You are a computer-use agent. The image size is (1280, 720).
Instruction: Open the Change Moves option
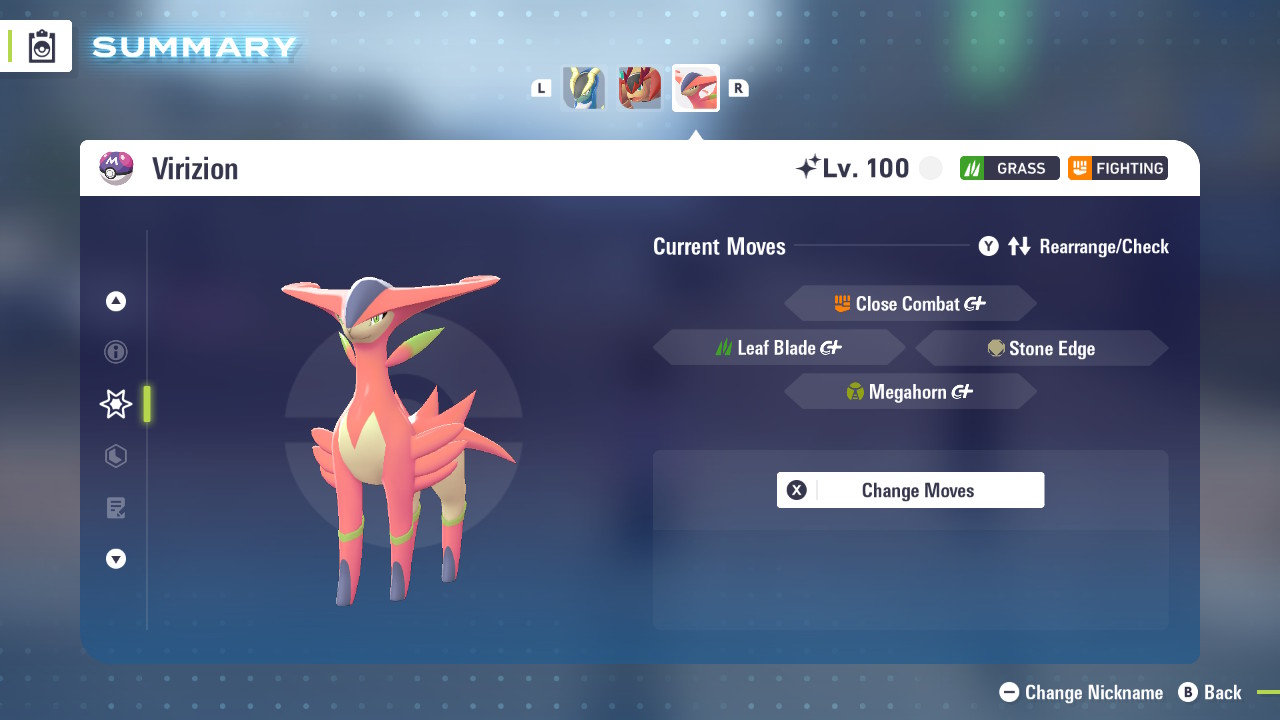(x=910, y=490)
